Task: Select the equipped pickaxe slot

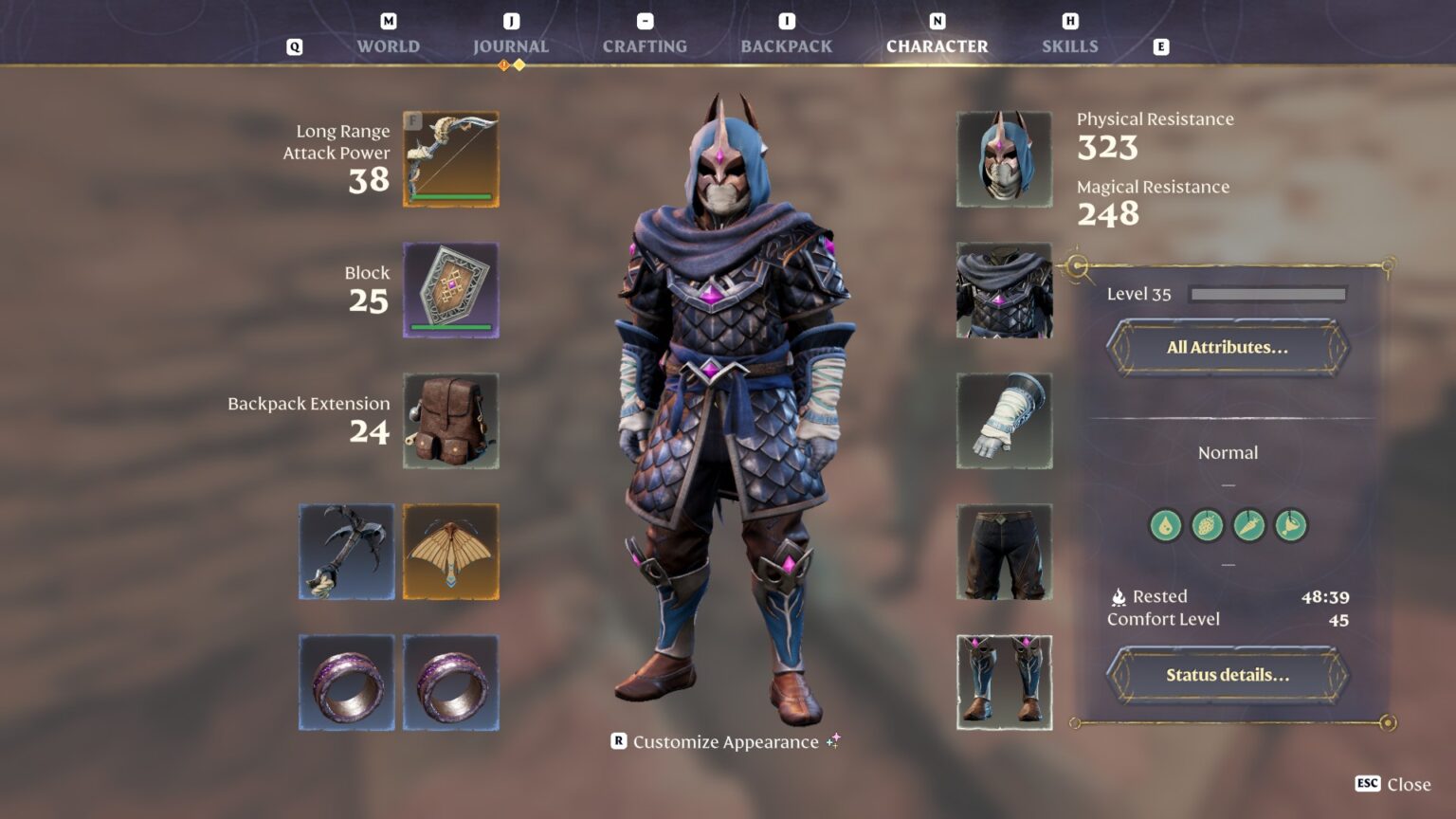Action: tap(347, 552)
